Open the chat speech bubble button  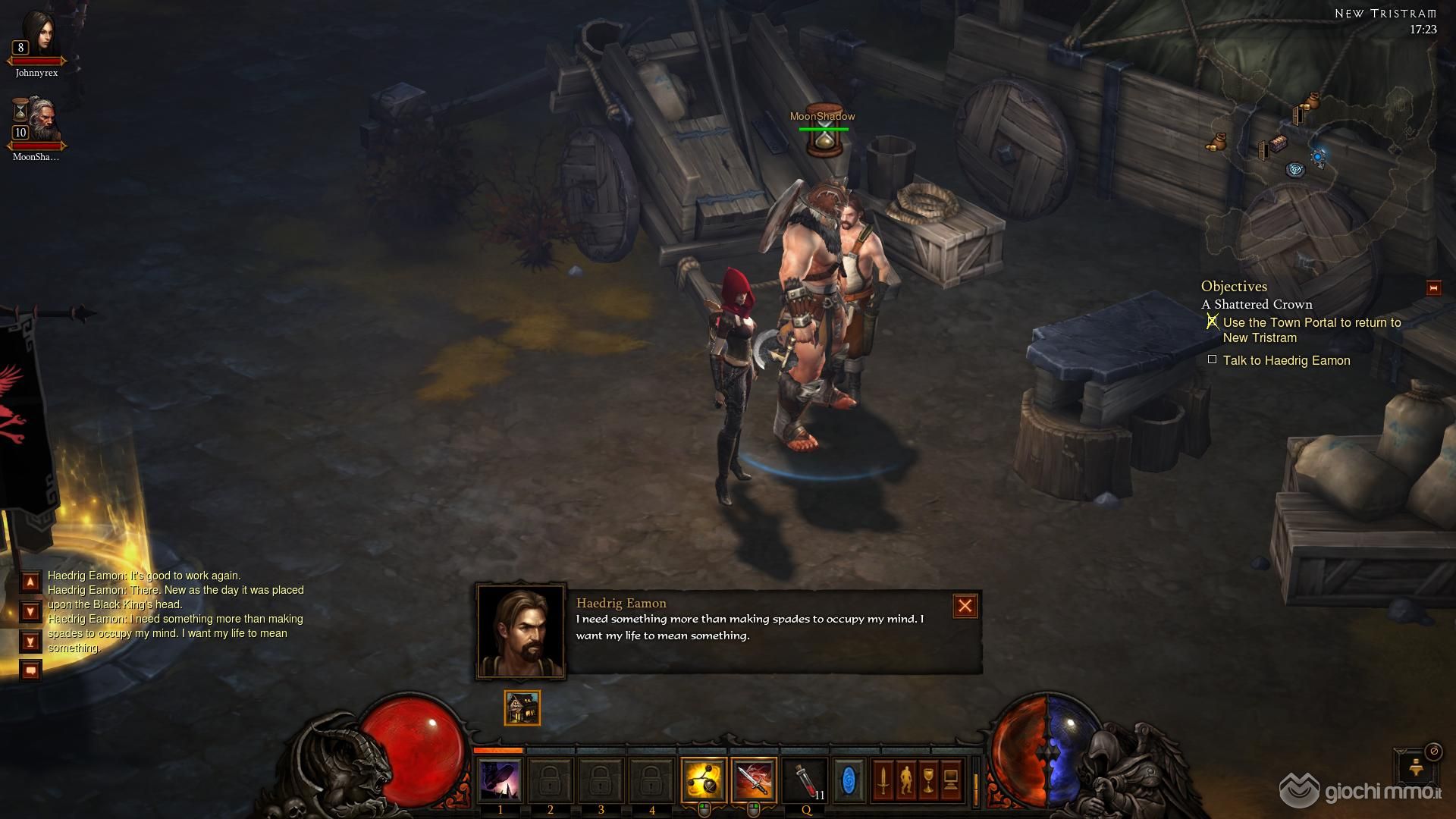click(x=30, y=670)
